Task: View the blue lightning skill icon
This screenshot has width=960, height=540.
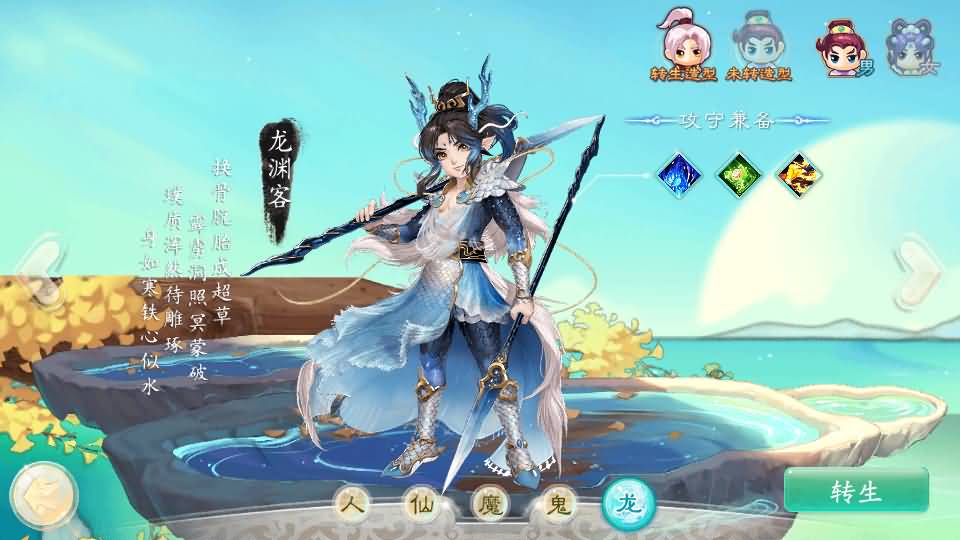Action: (680, 176)
